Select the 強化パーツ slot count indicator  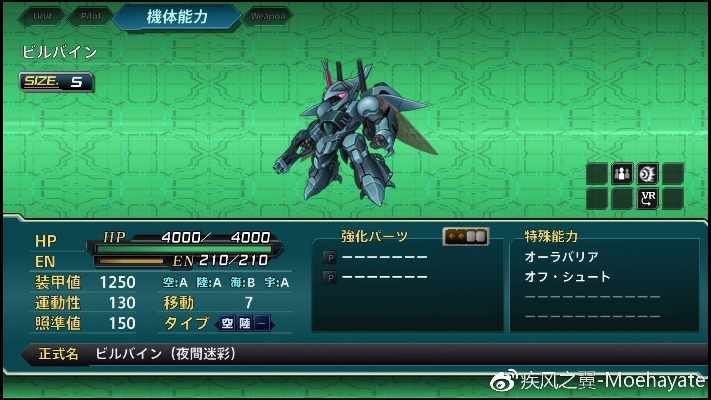pos(466,237)
